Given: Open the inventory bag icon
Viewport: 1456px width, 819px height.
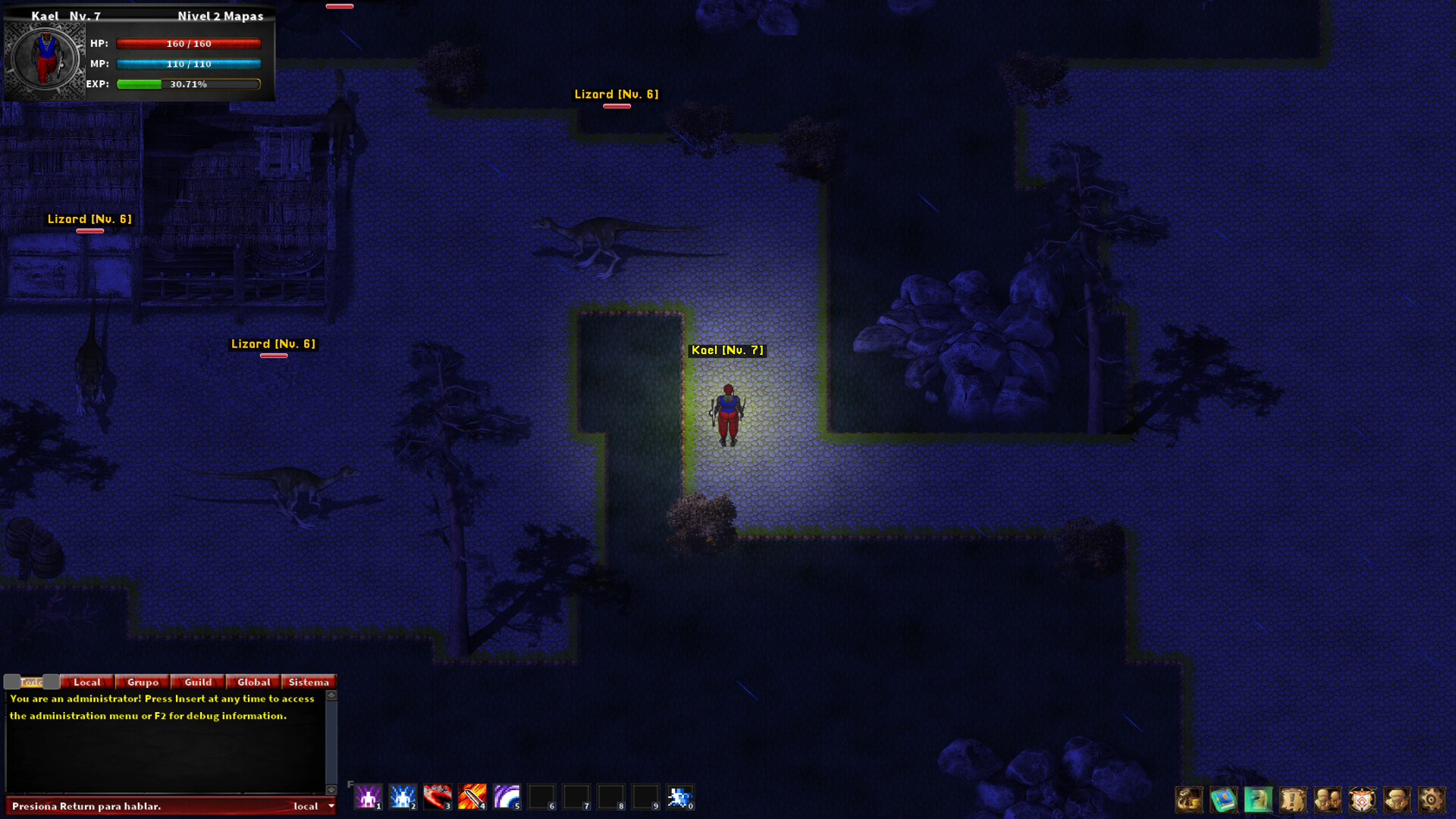Looking at the screenshot, I should (x=1189, y=799).
